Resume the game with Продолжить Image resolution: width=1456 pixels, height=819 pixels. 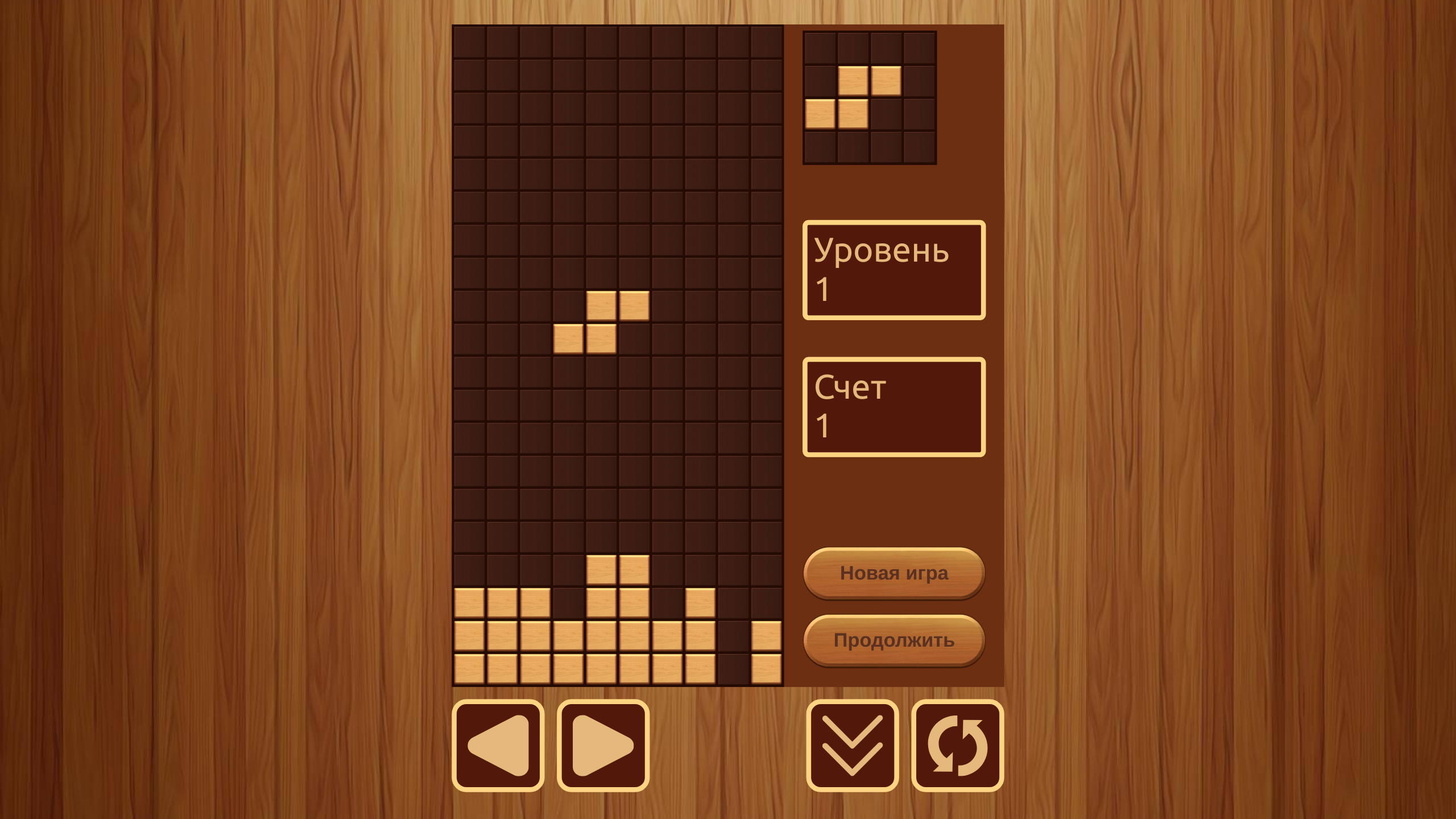pos(893,640)
